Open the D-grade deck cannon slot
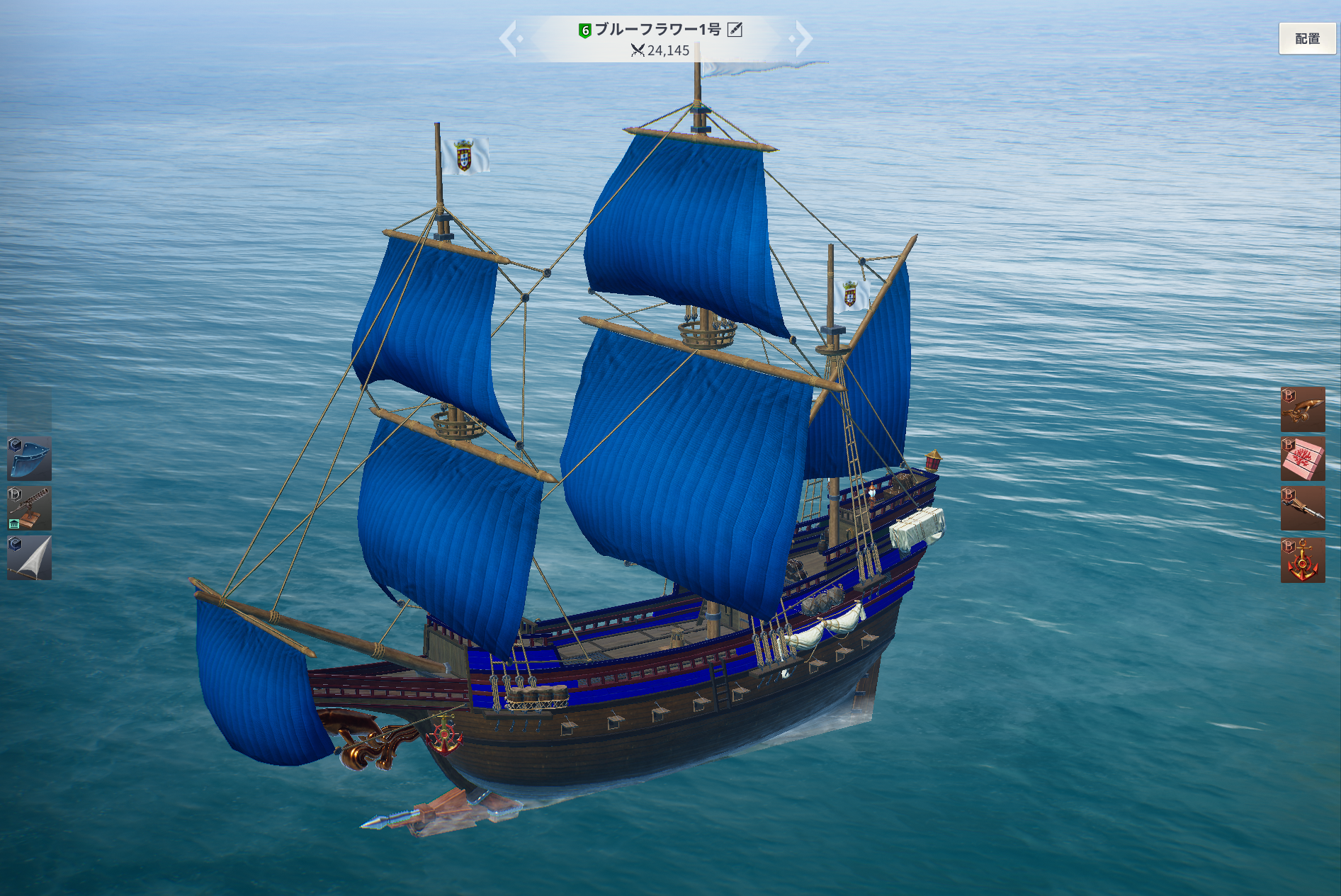1341x896 pixels. pos(29,508)
